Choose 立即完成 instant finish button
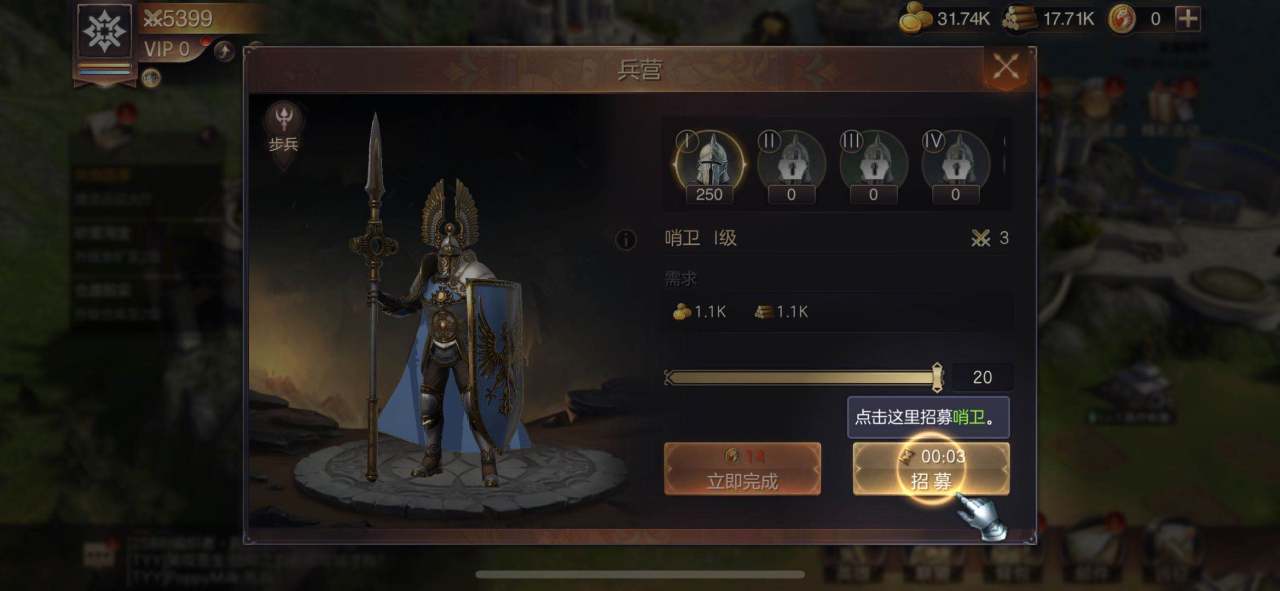This screenshot has height=591, width=1280. click(742, 469)
